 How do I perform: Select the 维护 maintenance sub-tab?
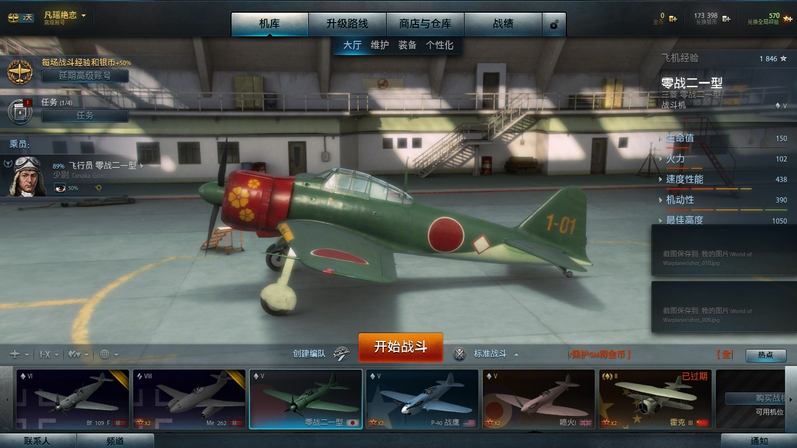click(x=380, y=45)
